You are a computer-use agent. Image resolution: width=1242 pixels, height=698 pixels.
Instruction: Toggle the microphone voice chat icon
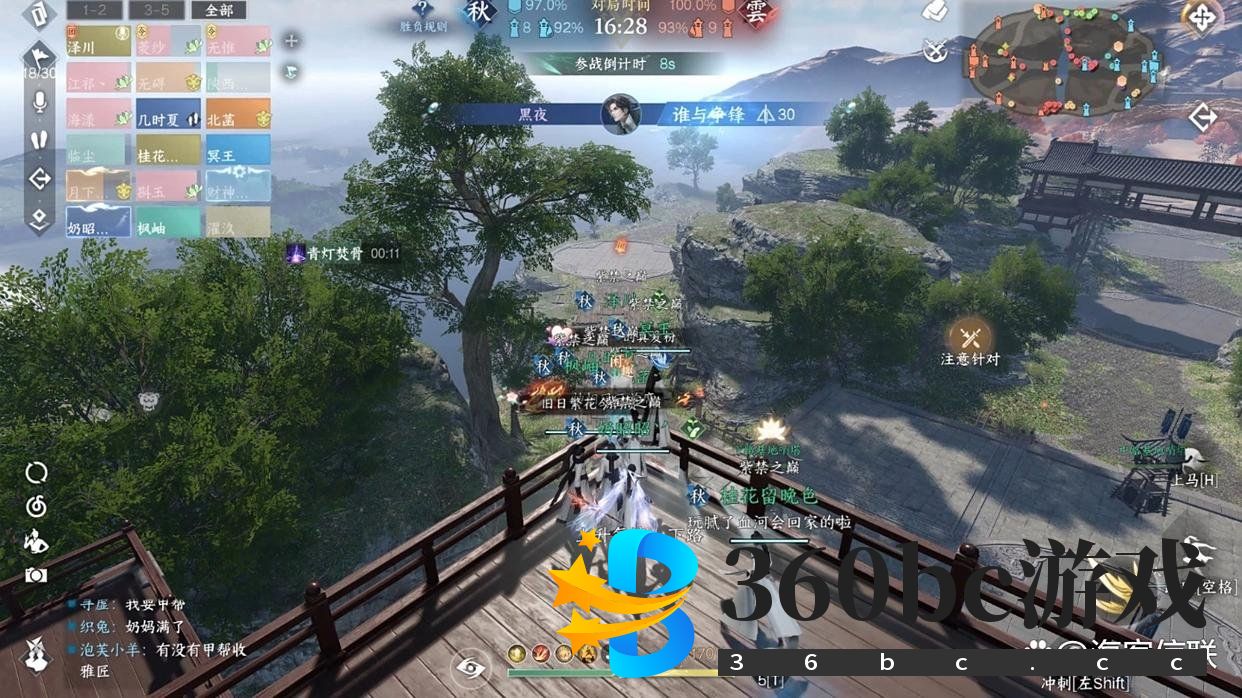40,102
